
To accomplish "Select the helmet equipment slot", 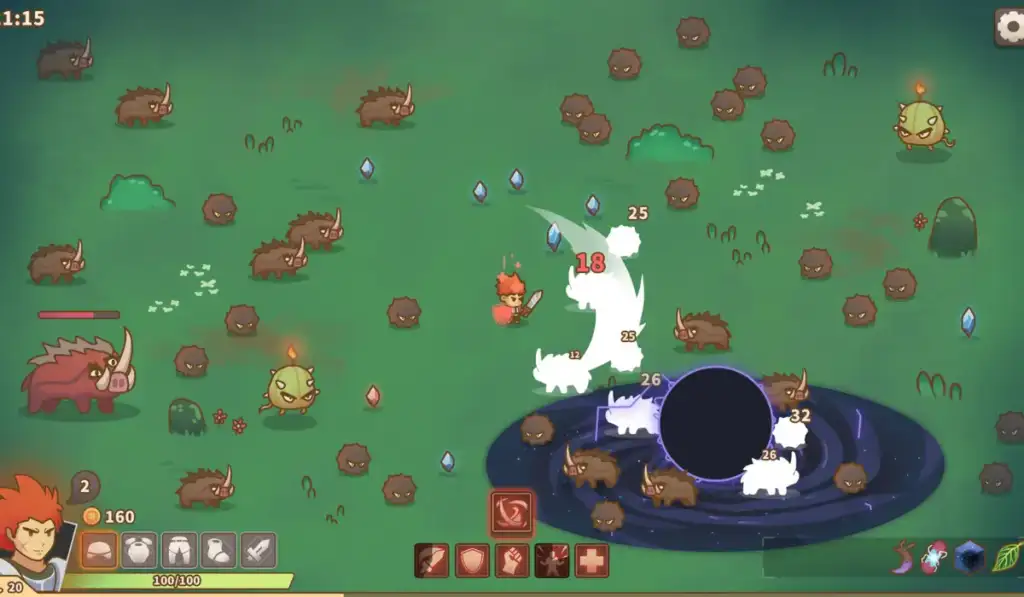I will tap(99, 550).
